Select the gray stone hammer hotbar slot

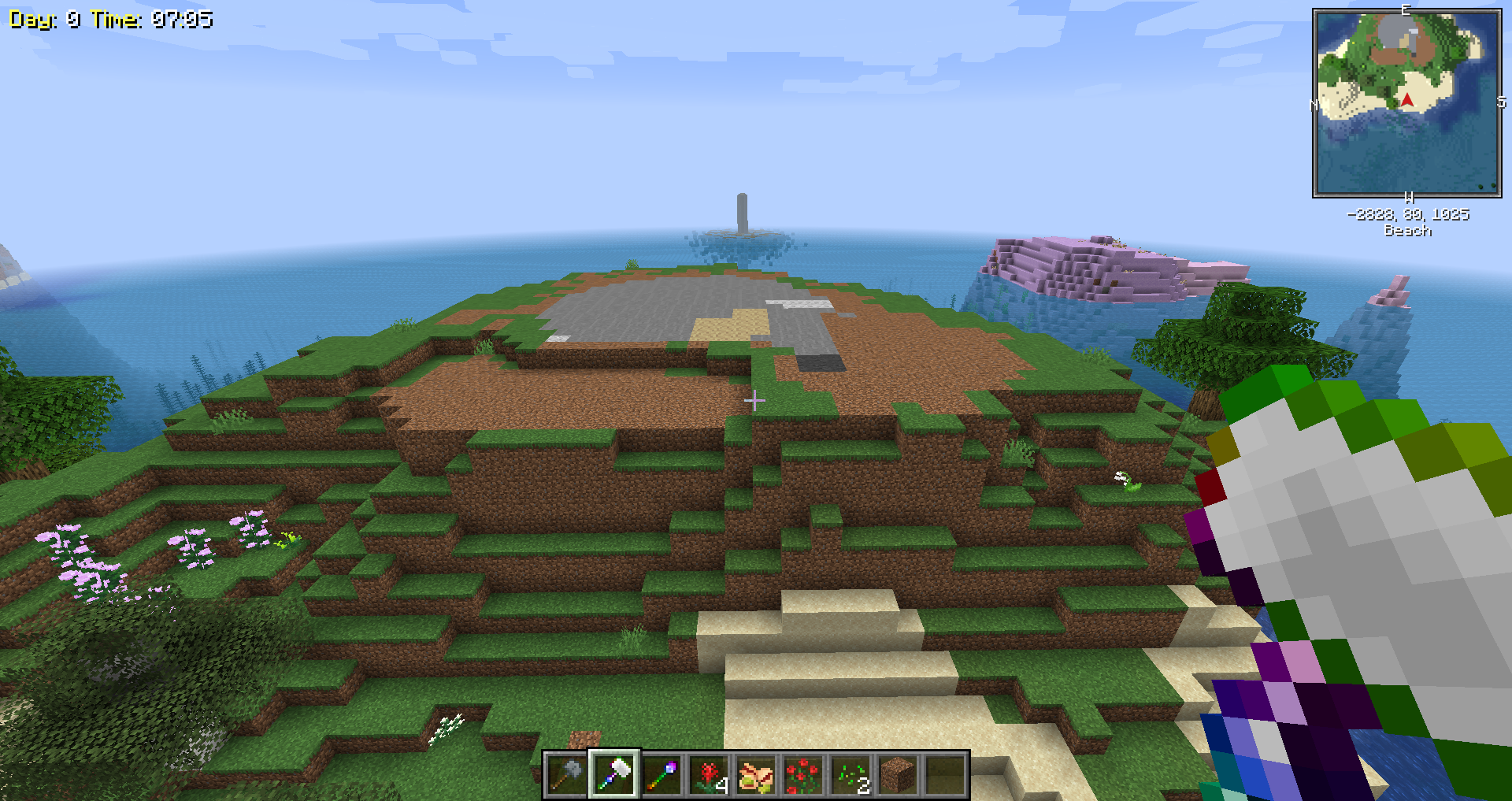[x=566, y=775]
